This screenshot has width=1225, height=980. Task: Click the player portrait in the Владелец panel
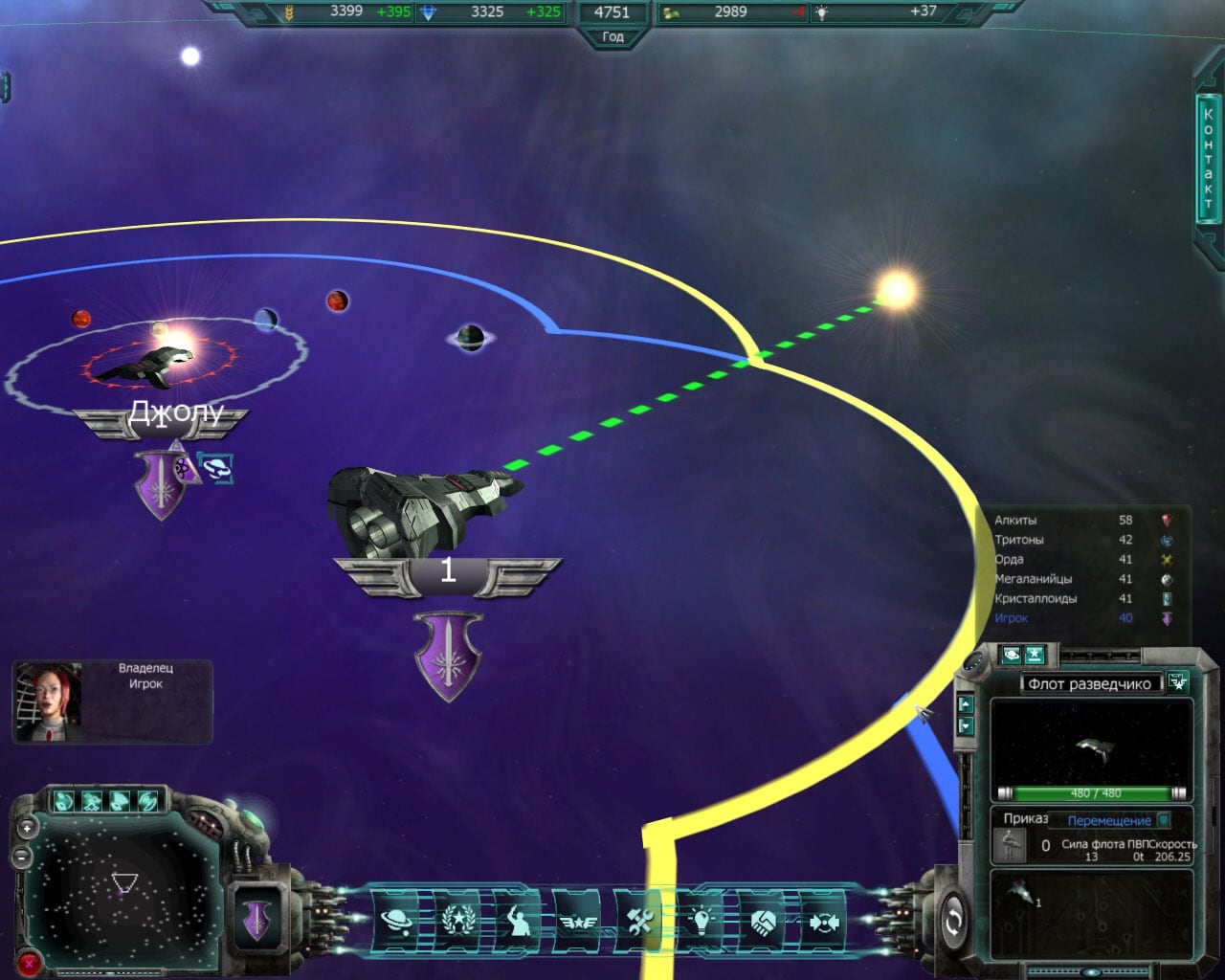tap(48, 702)
